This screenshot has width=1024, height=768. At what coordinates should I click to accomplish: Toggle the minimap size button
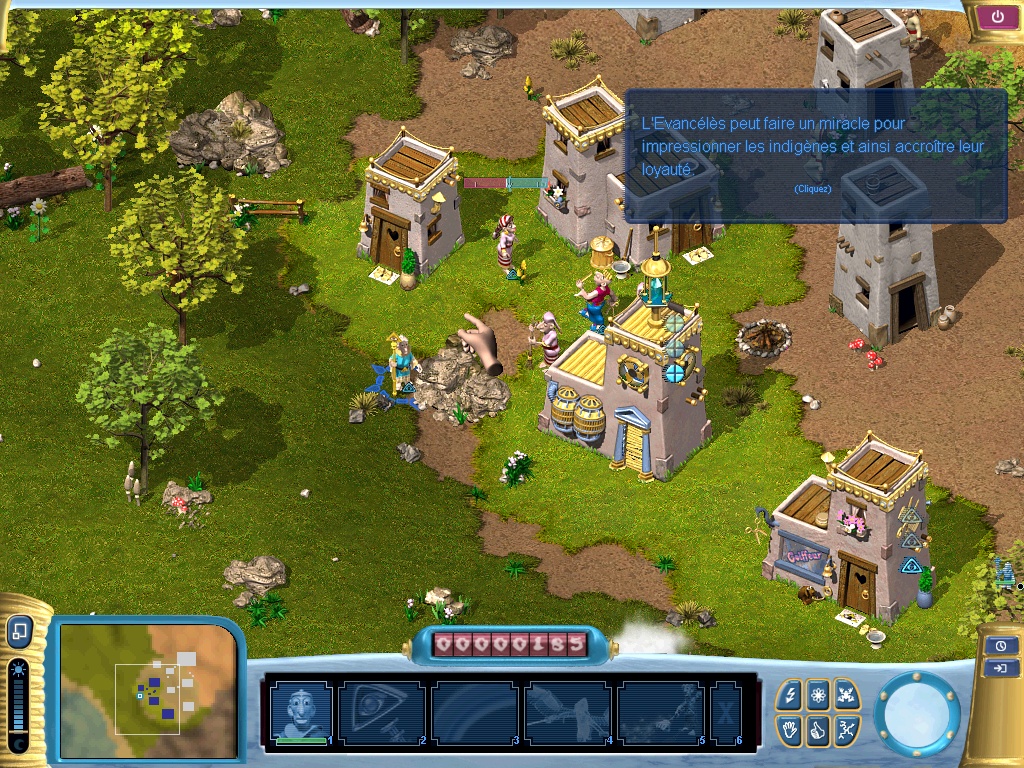[x=19, y=631]
